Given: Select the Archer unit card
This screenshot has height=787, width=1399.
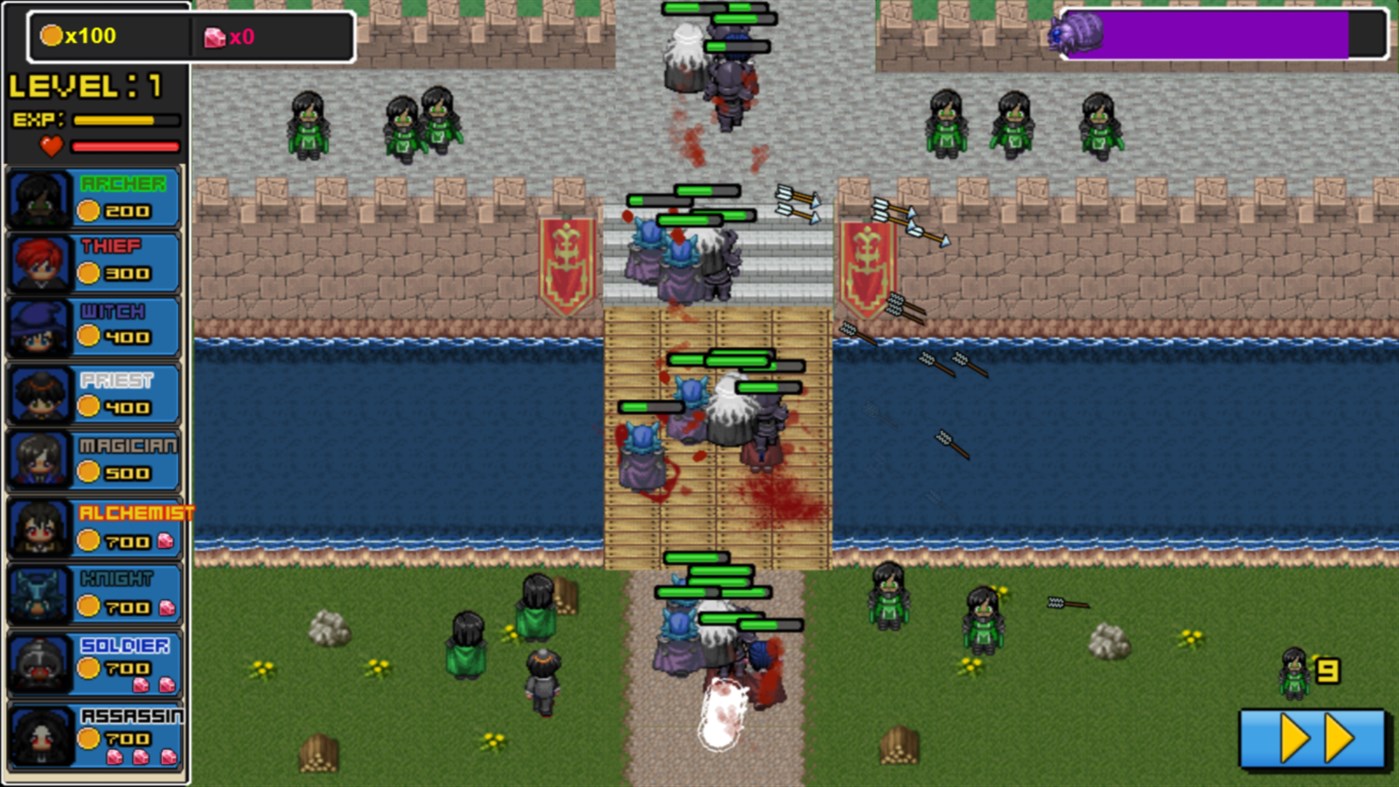Looking at the screenshot, I should point(93,196).
